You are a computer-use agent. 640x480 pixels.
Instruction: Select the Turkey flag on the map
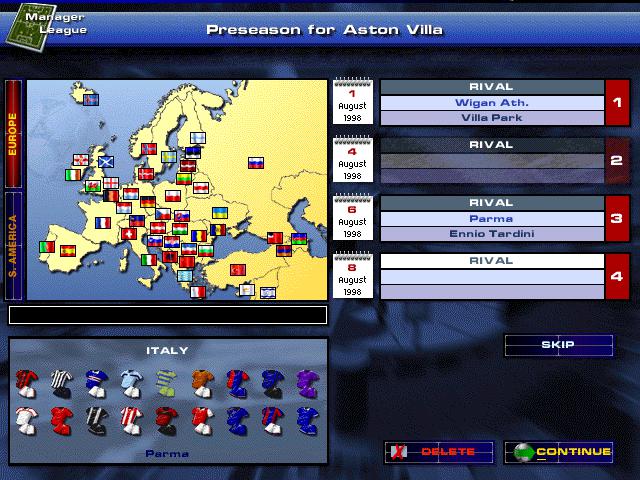click(238, 270)
